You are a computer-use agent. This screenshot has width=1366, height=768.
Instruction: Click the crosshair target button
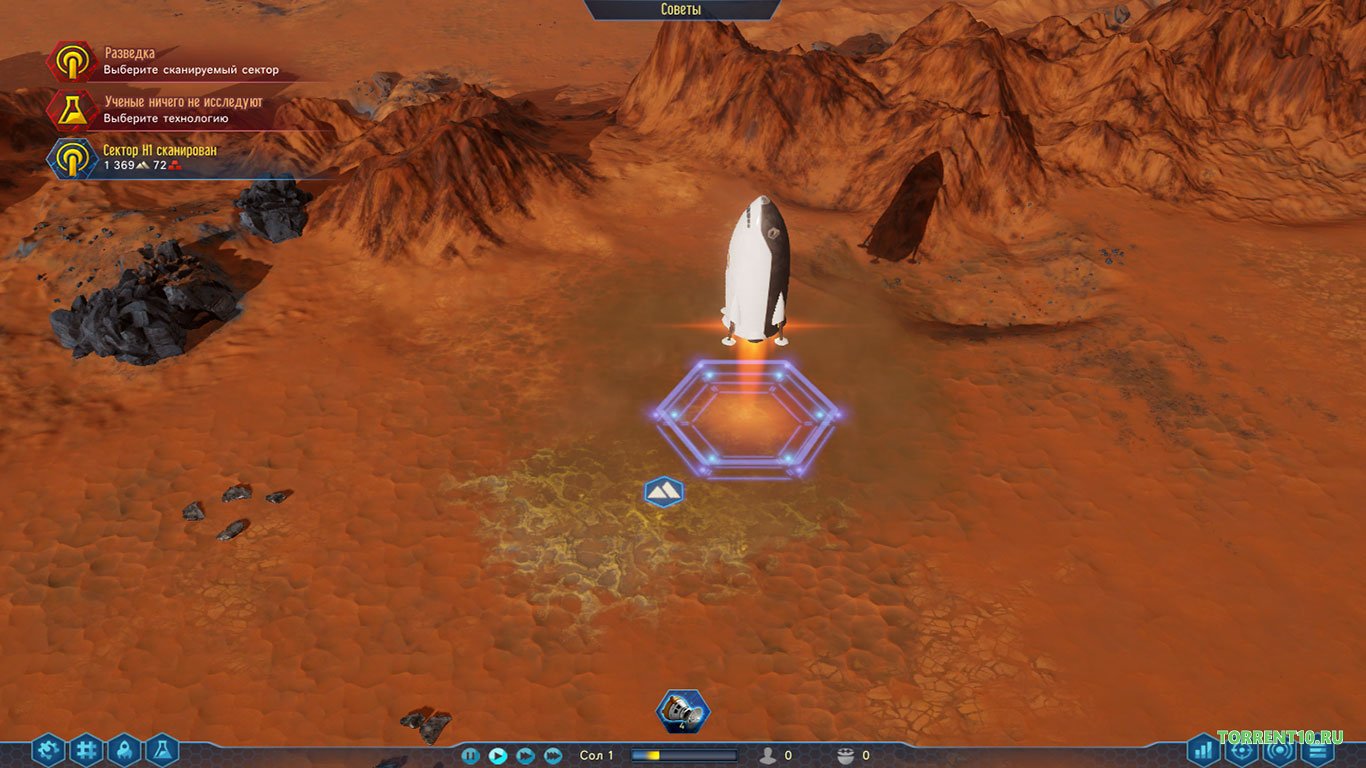pos(1241,749)
